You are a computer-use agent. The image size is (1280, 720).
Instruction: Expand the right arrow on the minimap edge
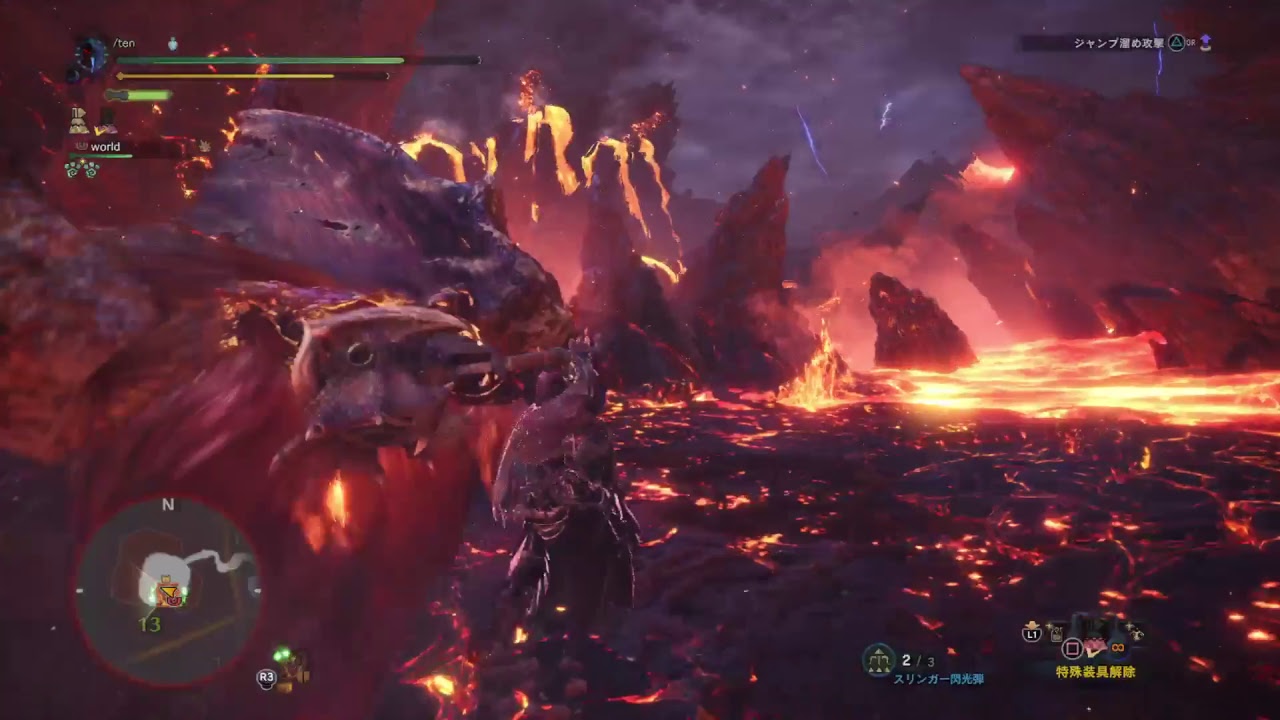point(257,591)
